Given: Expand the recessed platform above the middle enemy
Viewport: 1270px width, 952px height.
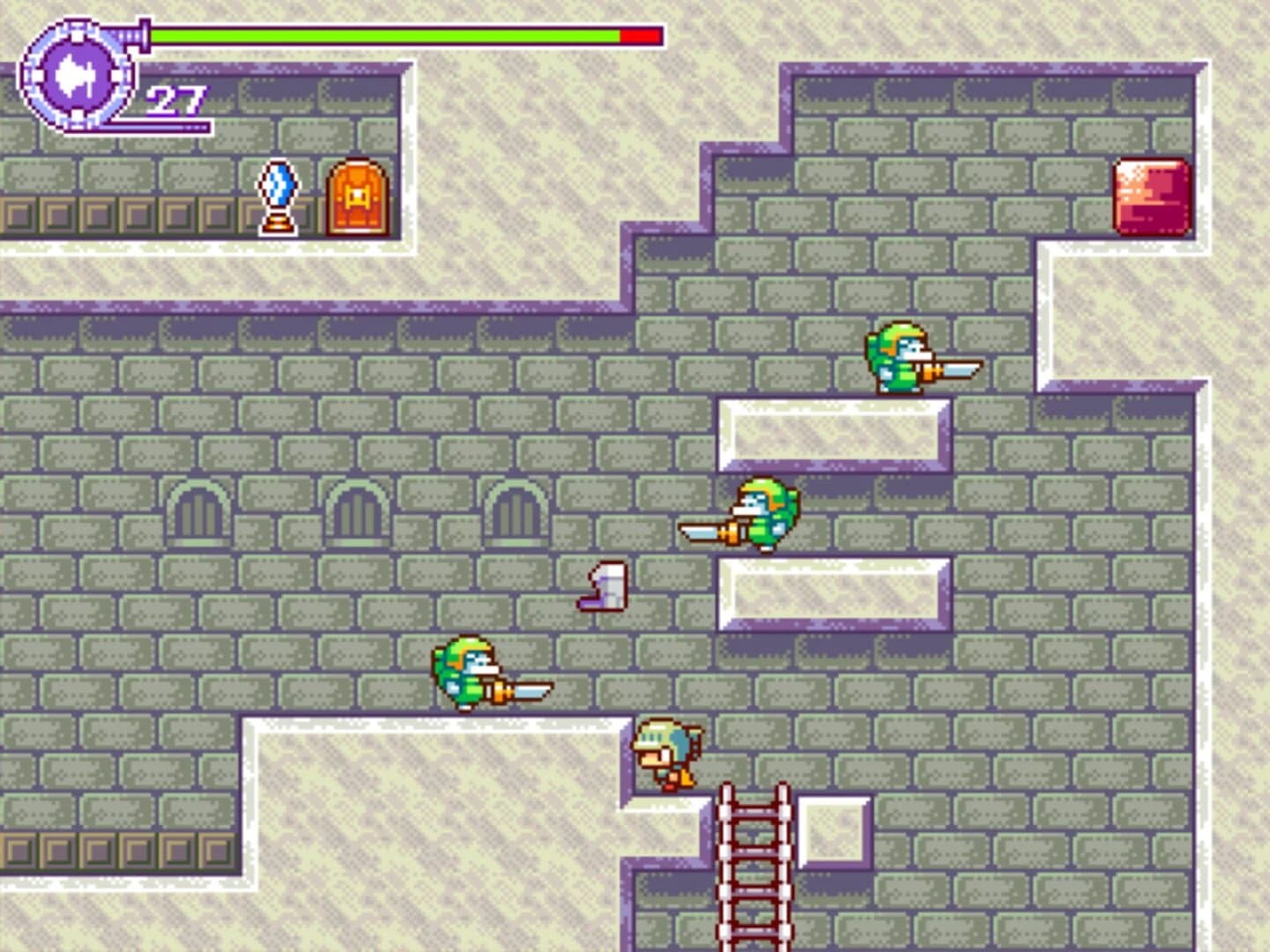Looking at the screenshot, I should pyautogui.click(x=833, y=432).
